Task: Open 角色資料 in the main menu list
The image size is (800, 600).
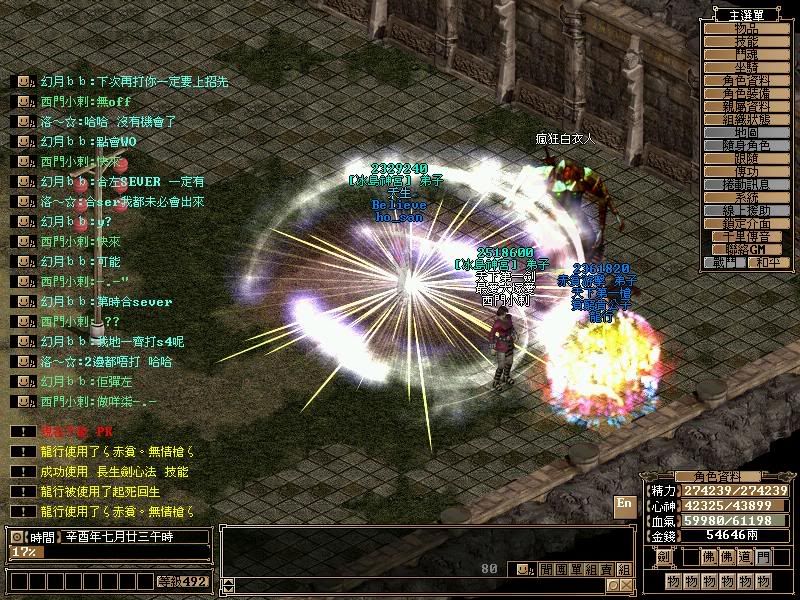Action: 746,80
